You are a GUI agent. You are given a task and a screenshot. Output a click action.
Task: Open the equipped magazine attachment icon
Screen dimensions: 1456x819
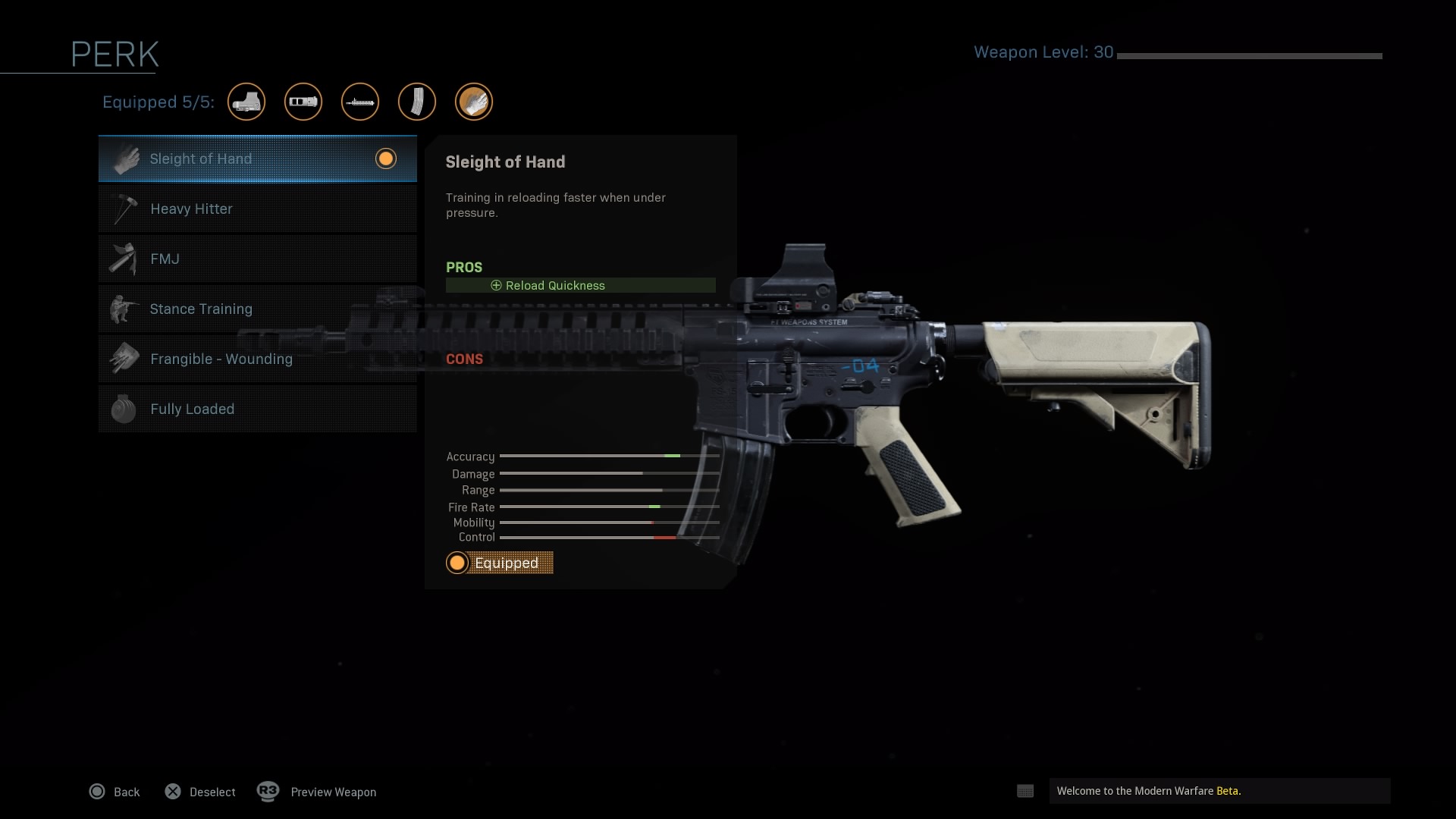click(x=417, y=102)
